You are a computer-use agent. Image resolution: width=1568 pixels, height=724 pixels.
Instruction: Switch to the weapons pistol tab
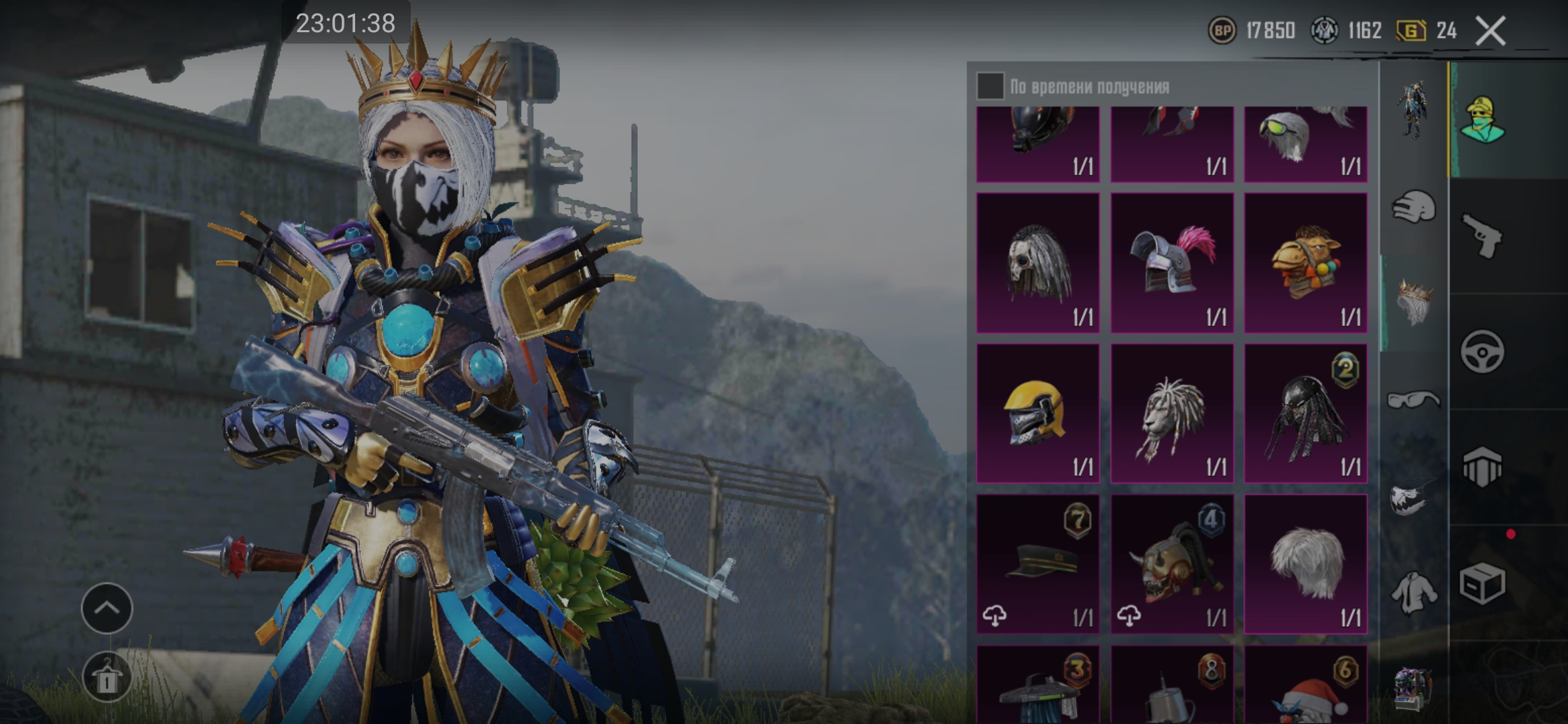tap(1483, 236)
